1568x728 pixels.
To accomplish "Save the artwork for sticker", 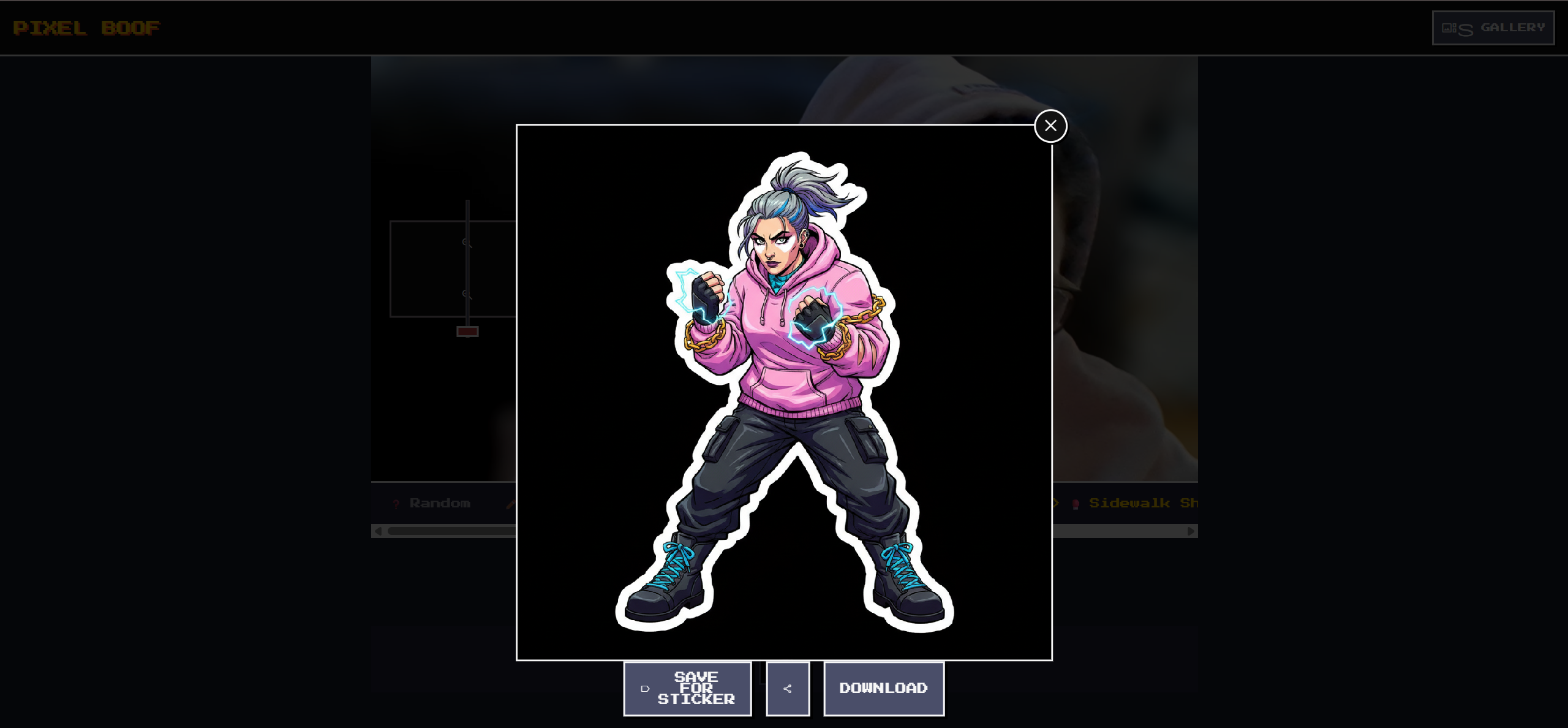I will tap(687, 688).
